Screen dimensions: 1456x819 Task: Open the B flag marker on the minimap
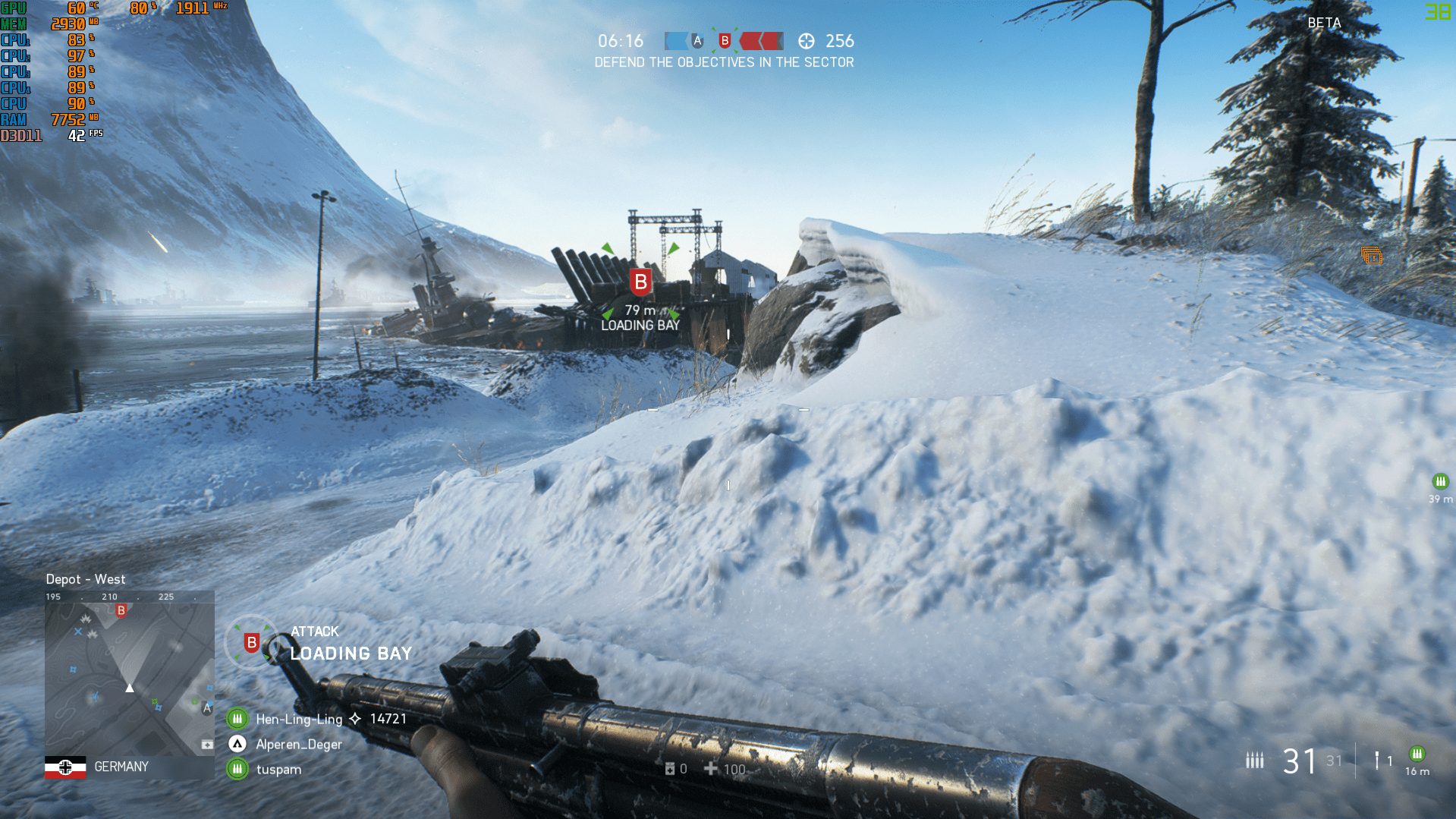tap(121, 610)
